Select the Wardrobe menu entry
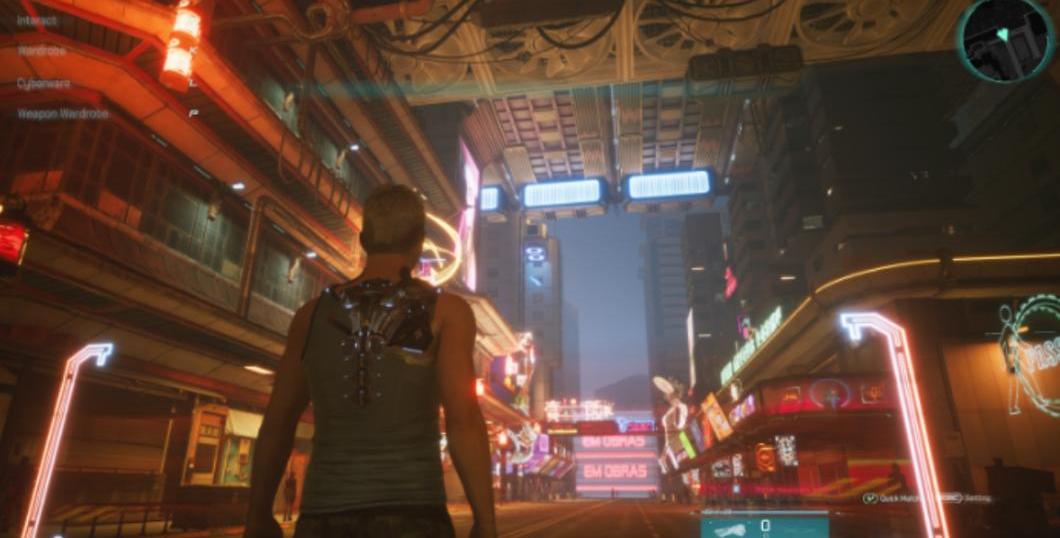This screenshot has height=538, width=1060. pyautogui.click(x=42, y=50)
